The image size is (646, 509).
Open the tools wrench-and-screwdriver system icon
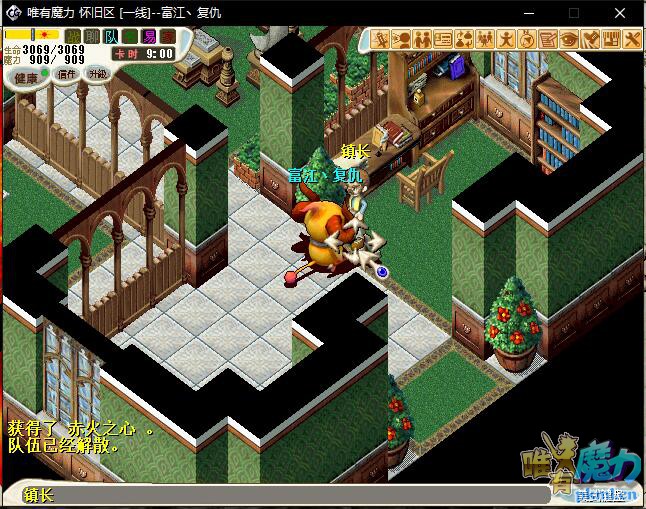pos(632,40)
